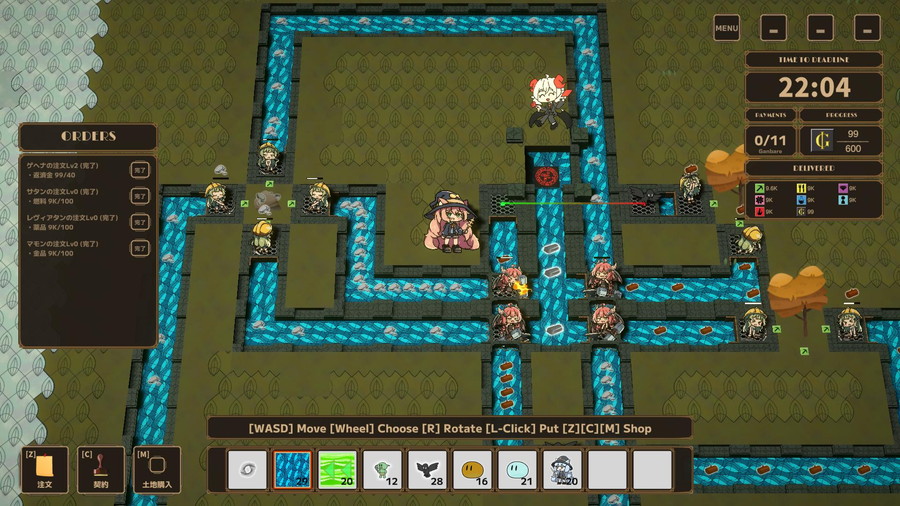Open the MENU button

pos(727,28)
